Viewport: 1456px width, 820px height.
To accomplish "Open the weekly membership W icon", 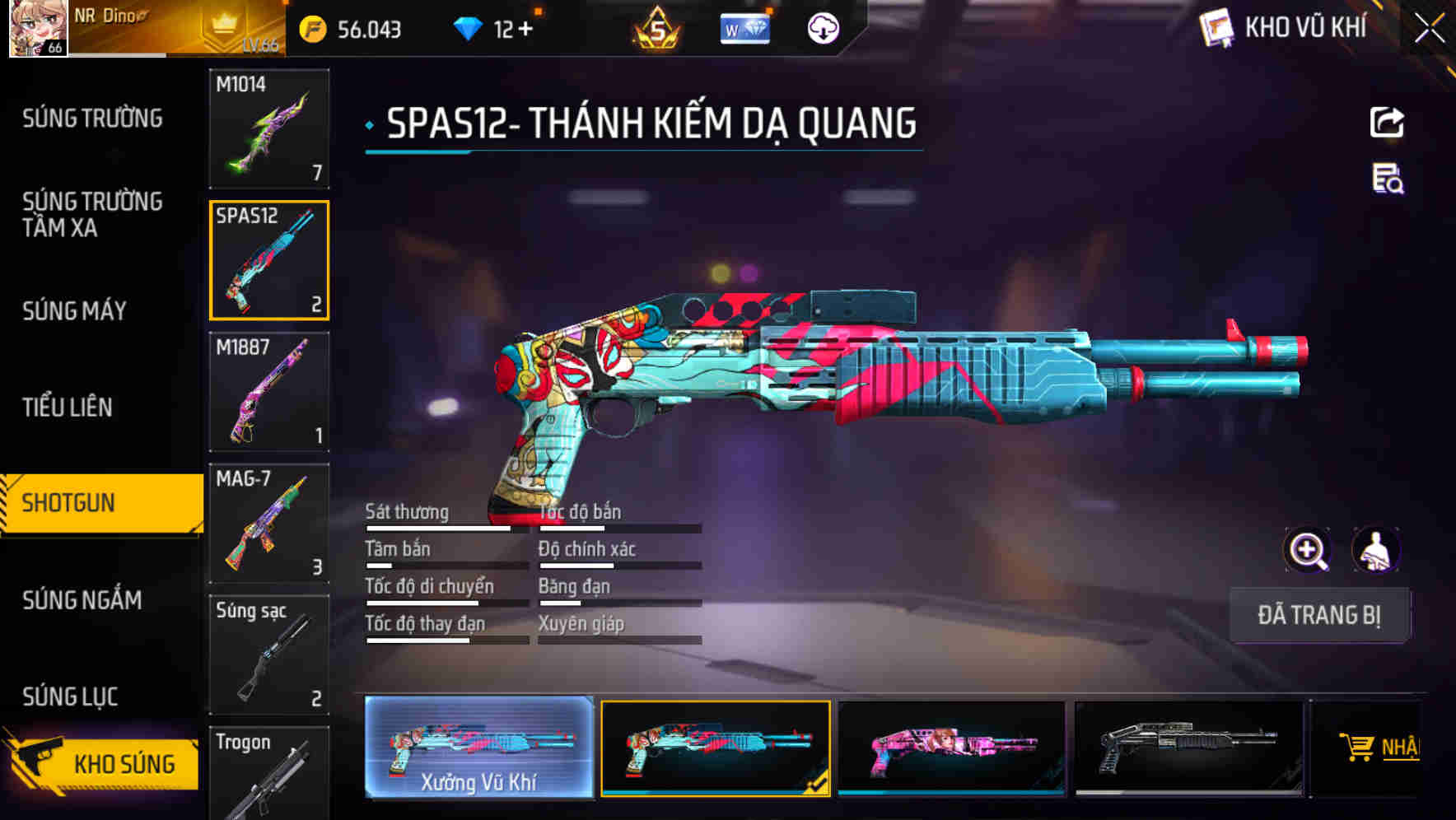I will 744,27.
